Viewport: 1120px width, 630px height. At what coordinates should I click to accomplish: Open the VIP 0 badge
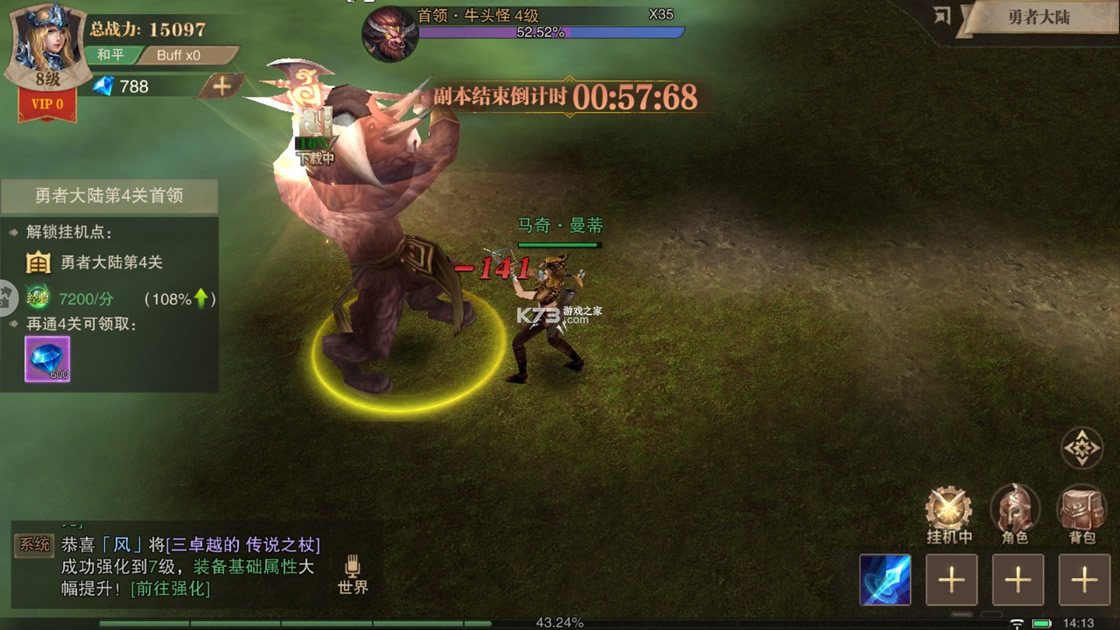pyautogui.click(x=47, y=104)
